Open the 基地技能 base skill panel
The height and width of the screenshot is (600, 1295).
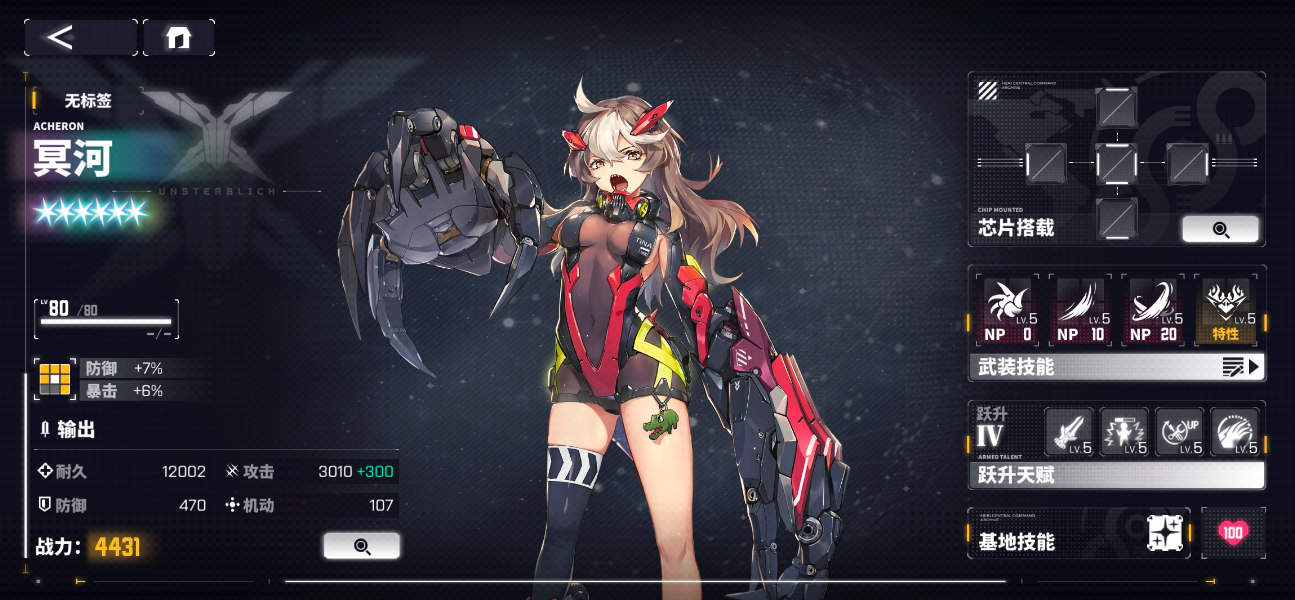[1080, 533]
